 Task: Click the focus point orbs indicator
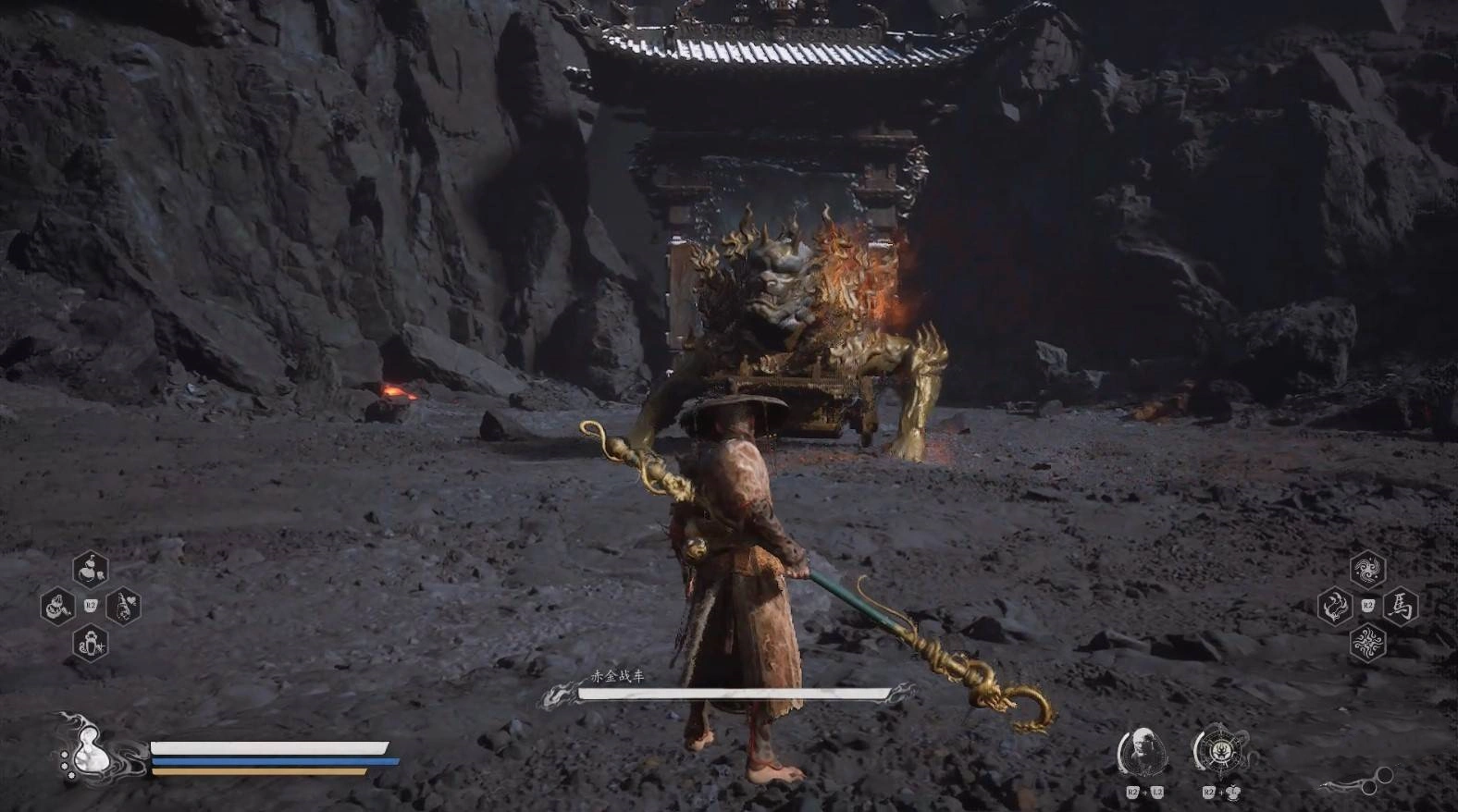(x=1356, y=782)
